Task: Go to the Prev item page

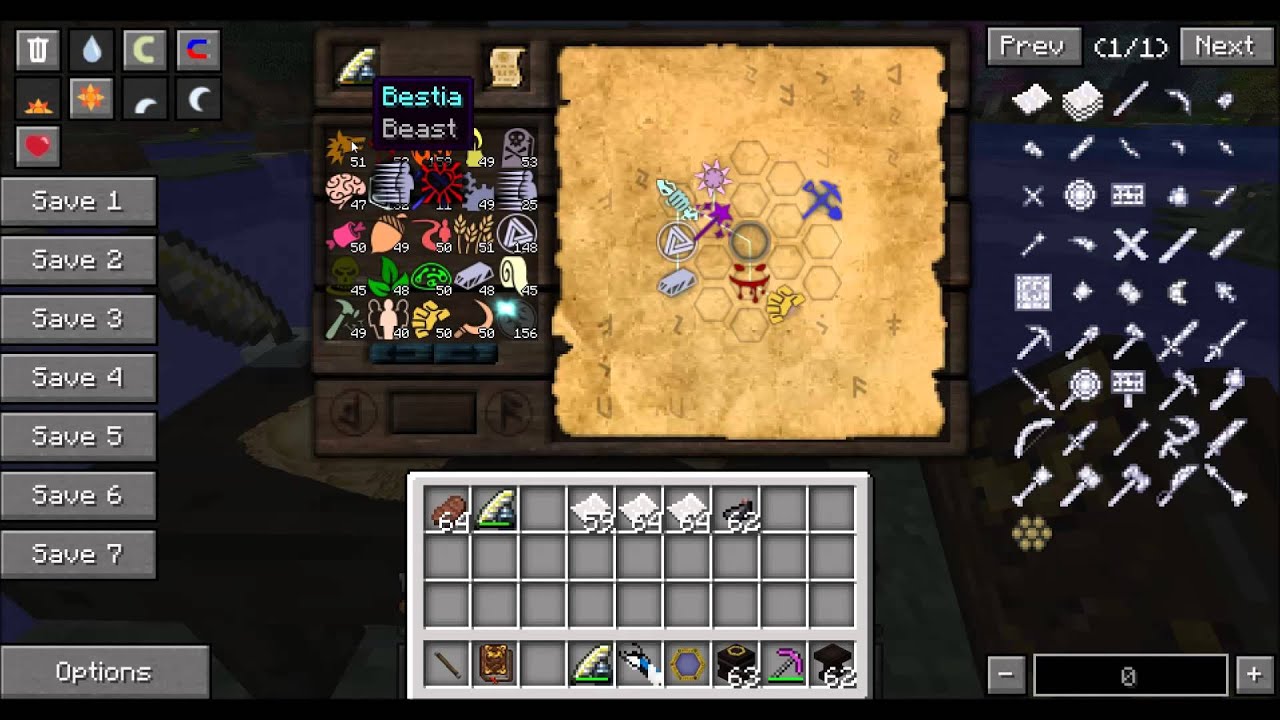Action: pyautogui.click(x=1032, y=47)
